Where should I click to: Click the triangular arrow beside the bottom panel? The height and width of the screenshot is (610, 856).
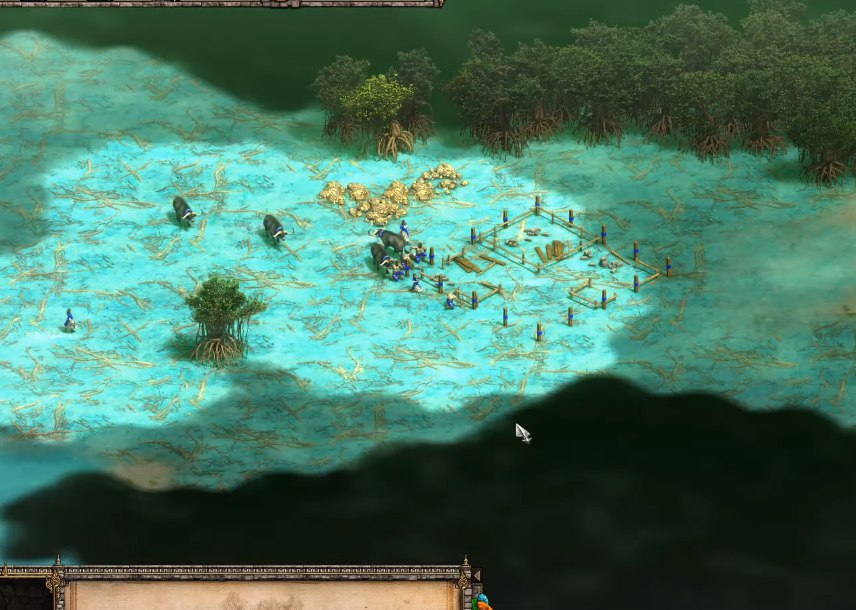[x=475, y=577]
